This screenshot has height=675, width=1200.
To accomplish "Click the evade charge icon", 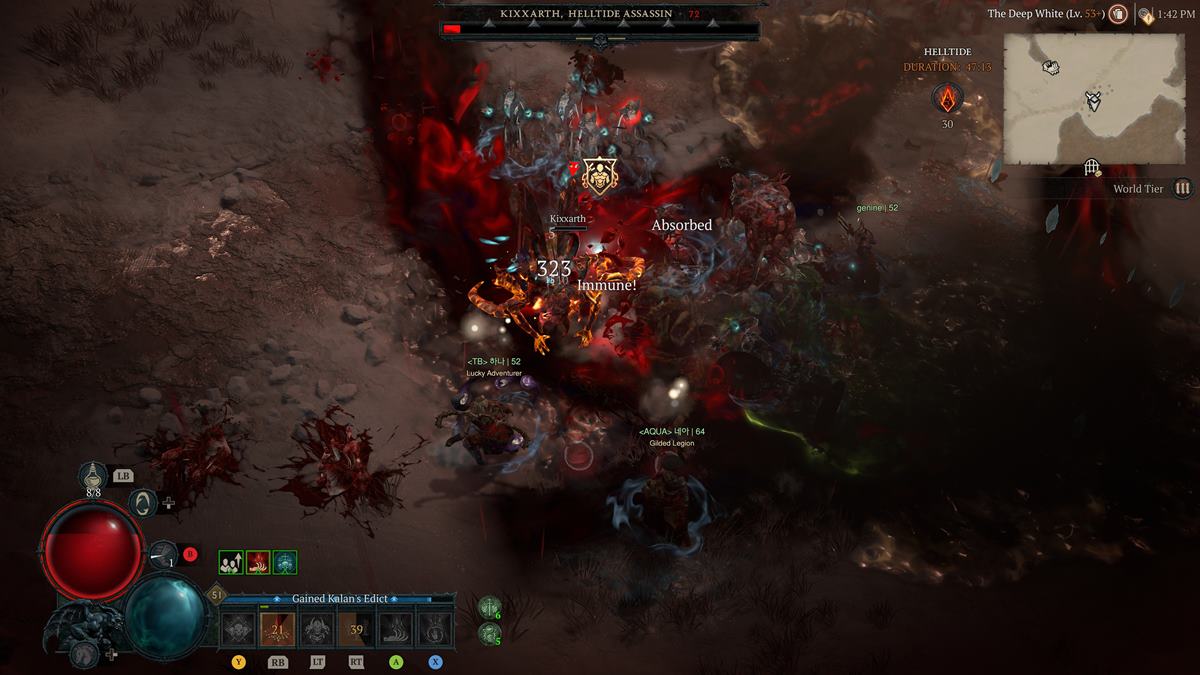I will (x=164, y=555).
